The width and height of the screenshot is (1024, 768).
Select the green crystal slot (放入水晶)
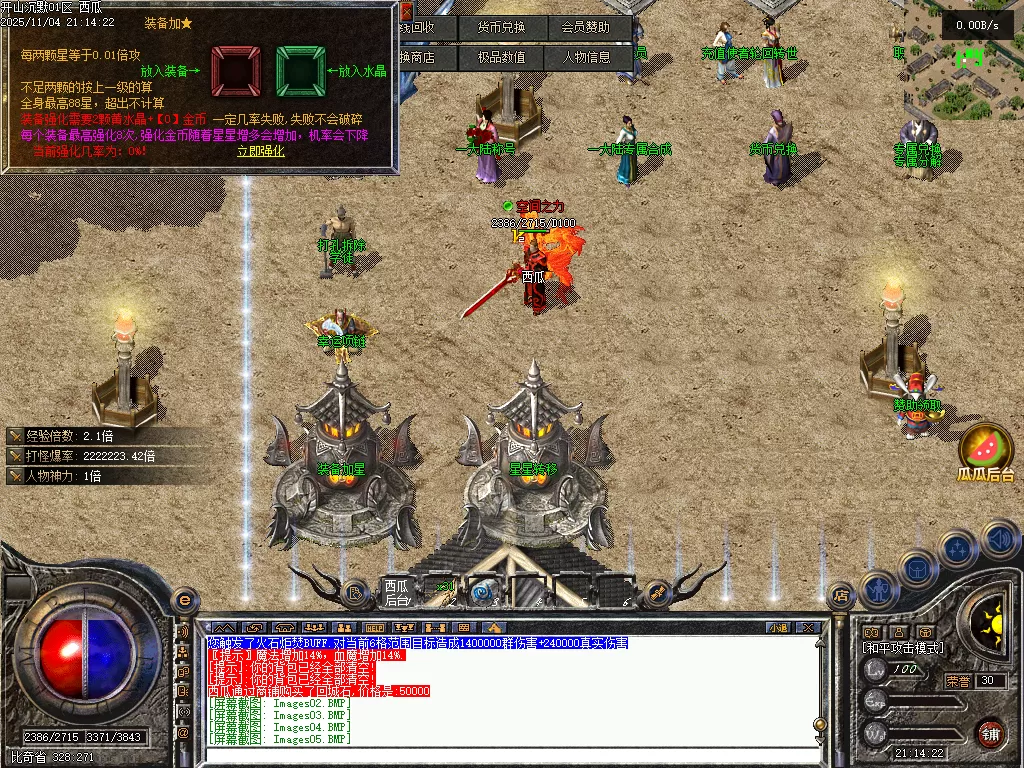300,71
